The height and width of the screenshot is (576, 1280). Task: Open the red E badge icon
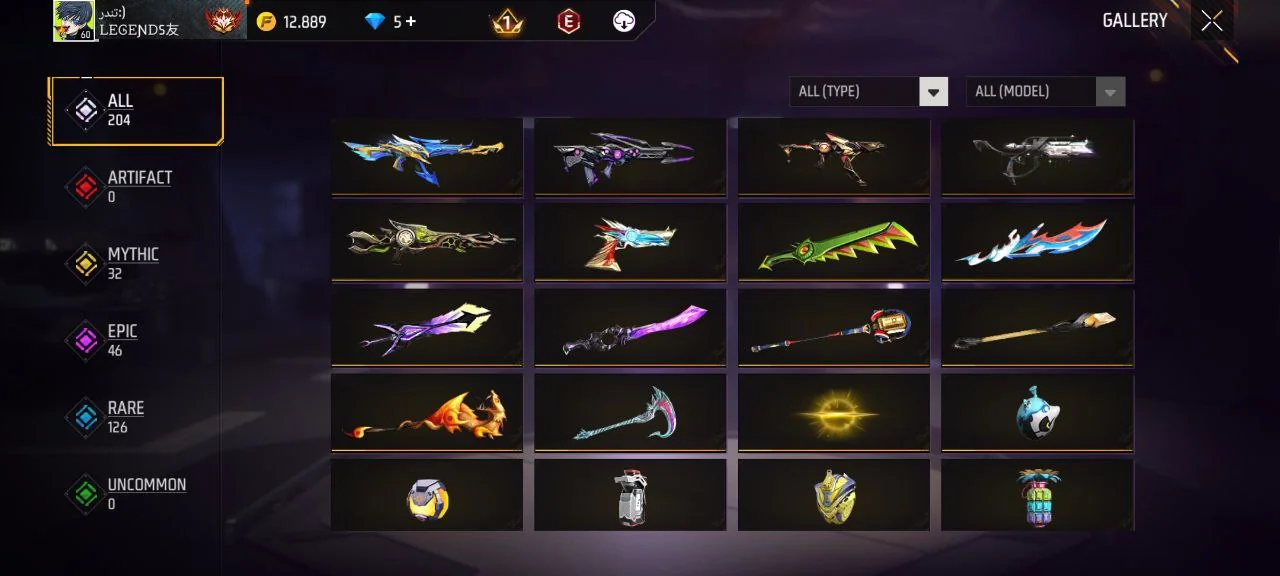coord(568,21)
